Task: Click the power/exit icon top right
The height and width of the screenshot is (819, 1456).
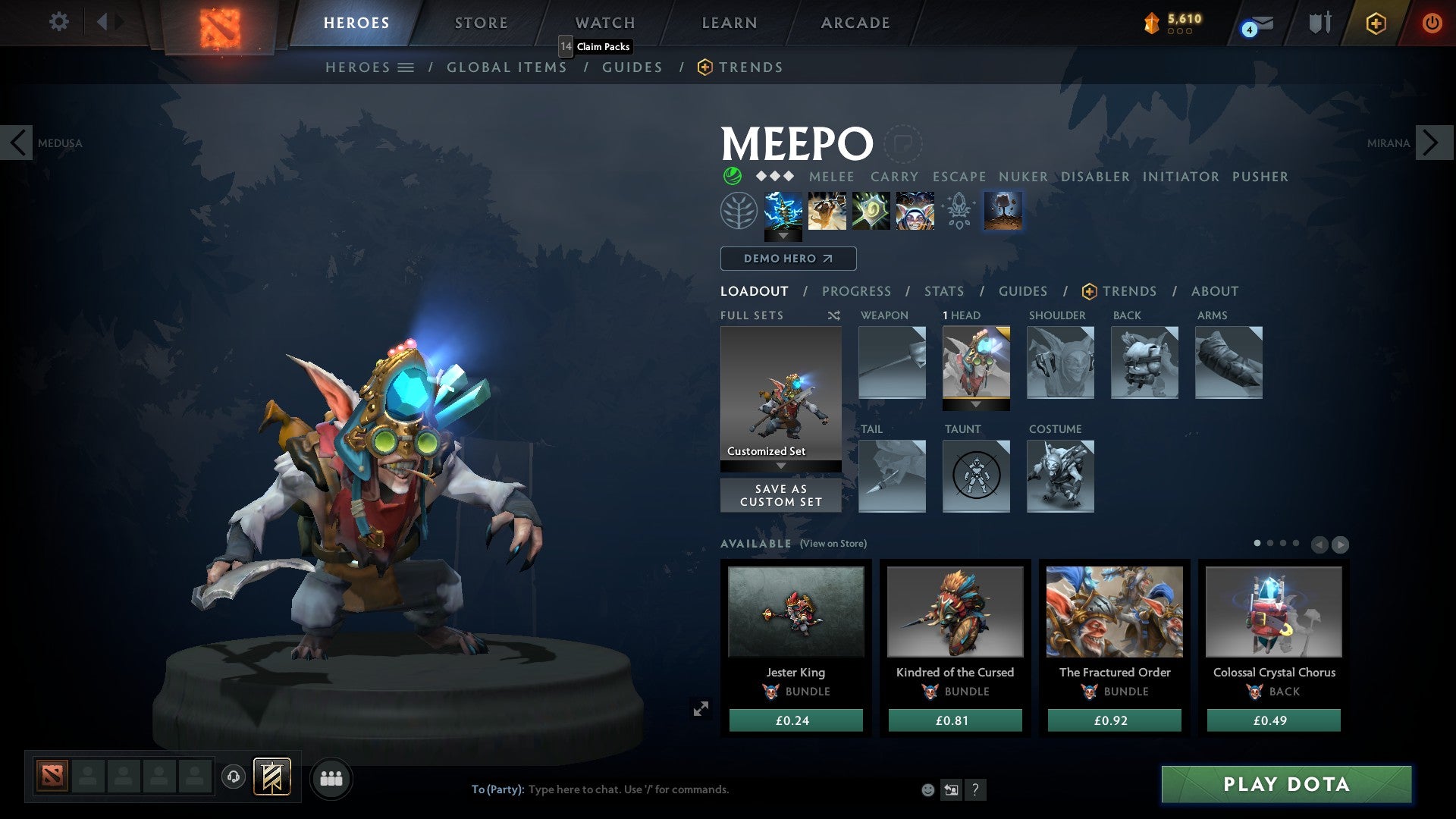Action: pos(1432,23)
